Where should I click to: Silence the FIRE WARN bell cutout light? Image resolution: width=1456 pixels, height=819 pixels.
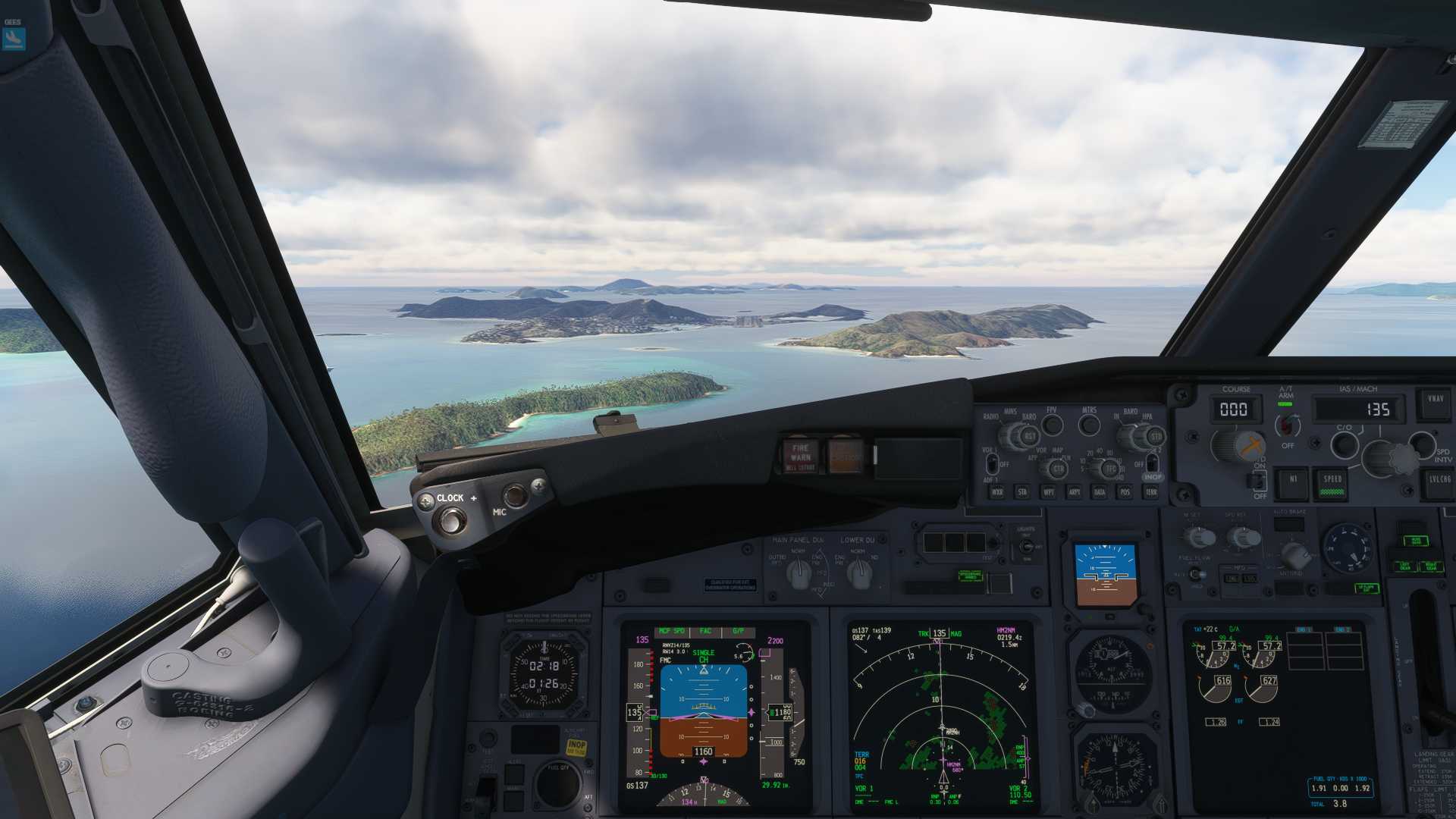pyautogui.click(x=800, y=456)
